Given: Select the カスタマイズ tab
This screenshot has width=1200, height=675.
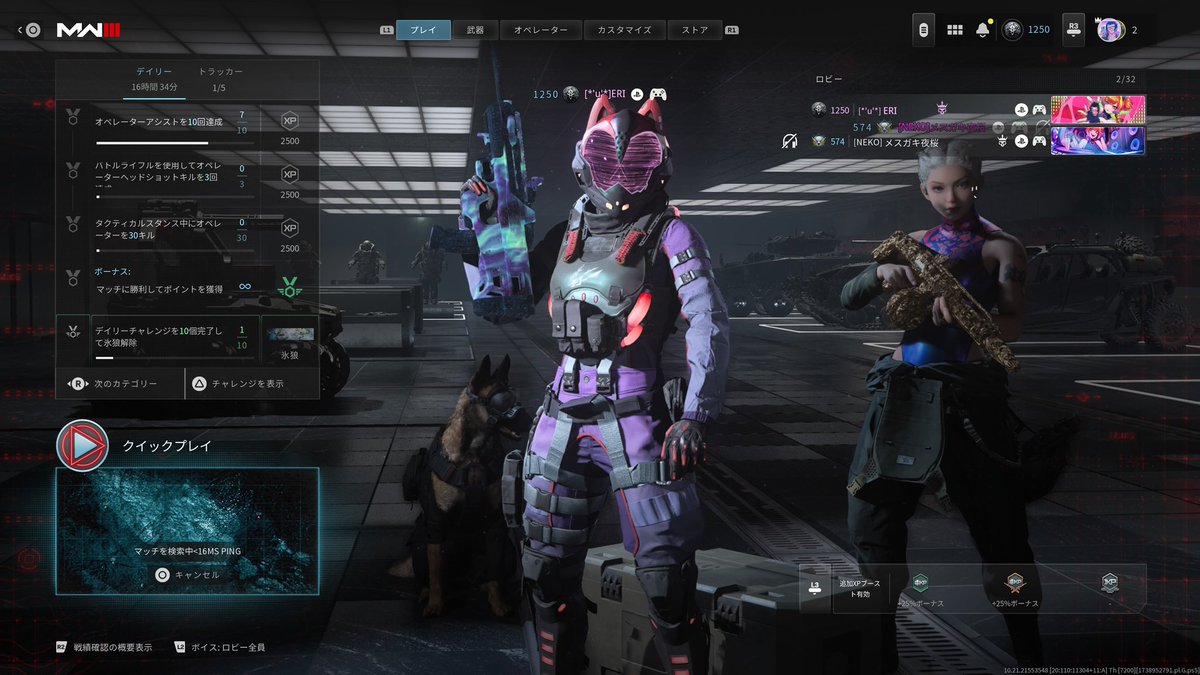Looking at the screenshot, I should point(624,30).
